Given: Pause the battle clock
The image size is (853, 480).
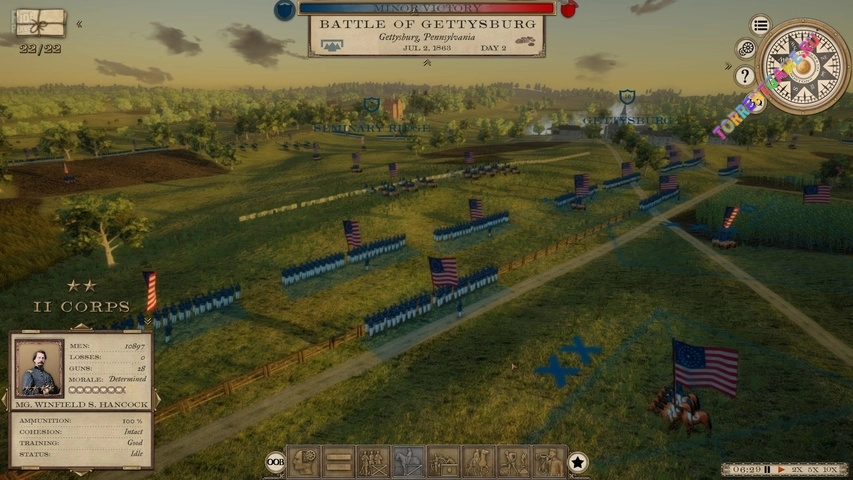Looking at the screenshot, I should 767,469.
